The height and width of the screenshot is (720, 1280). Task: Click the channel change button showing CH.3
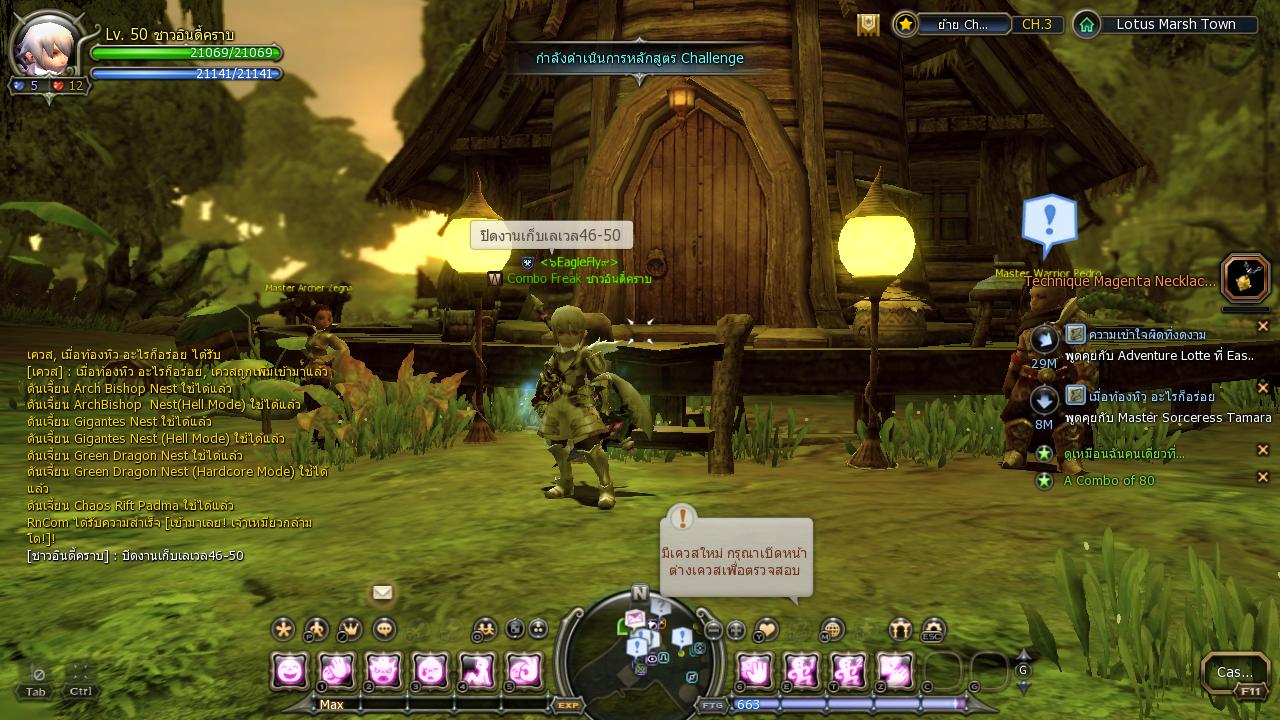1036,24
